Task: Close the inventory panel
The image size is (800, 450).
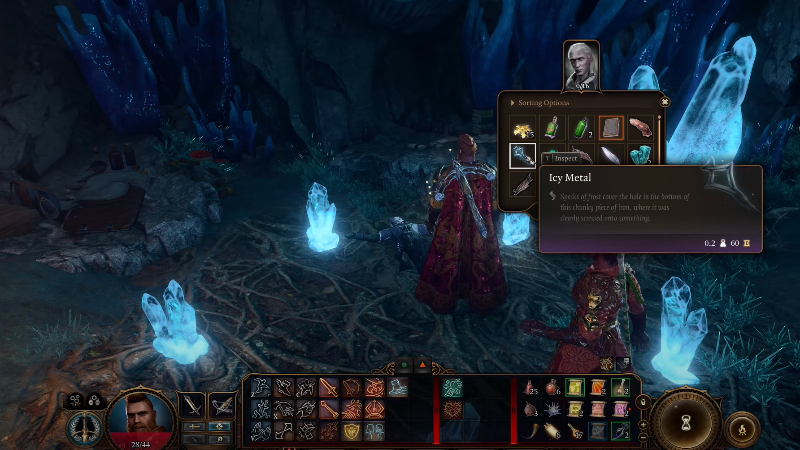Action: [x=664, y=100]
